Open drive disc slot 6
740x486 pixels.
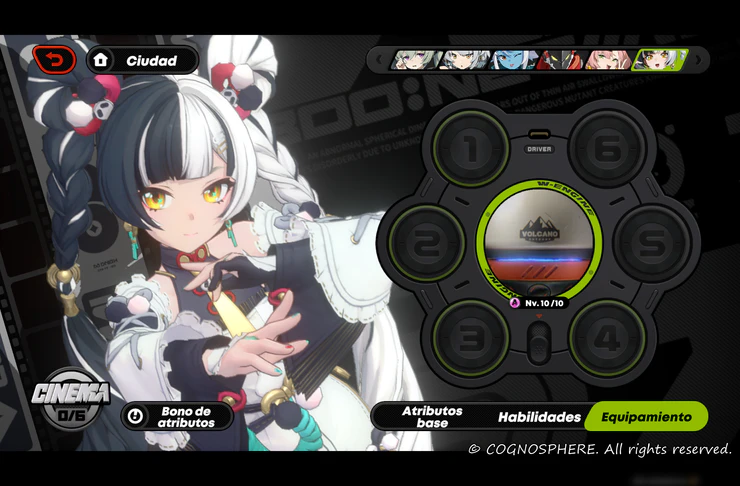pos(607,148)
